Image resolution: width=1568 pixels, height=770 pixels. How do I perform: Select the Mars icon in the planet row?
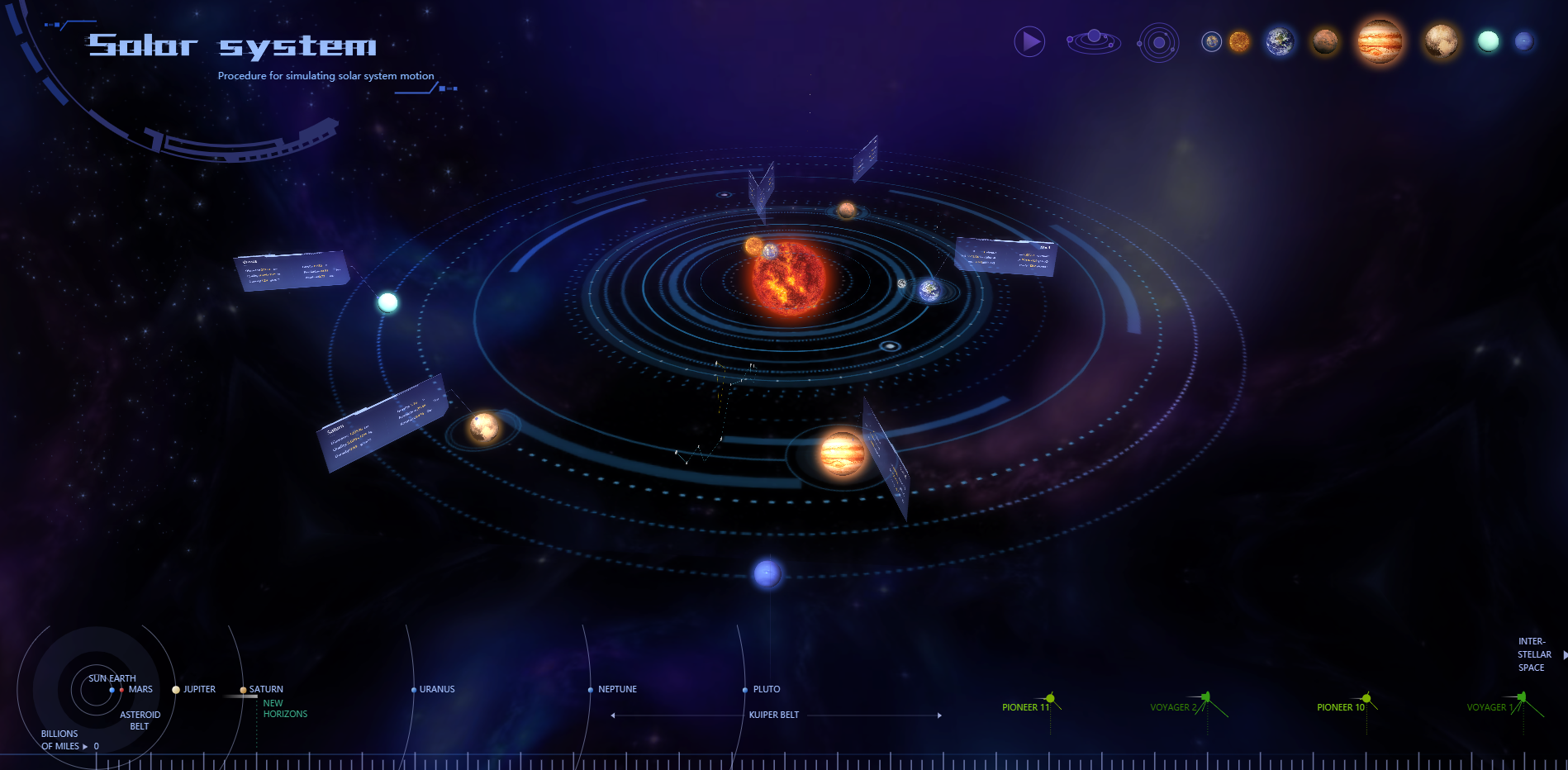[1324, 43]
